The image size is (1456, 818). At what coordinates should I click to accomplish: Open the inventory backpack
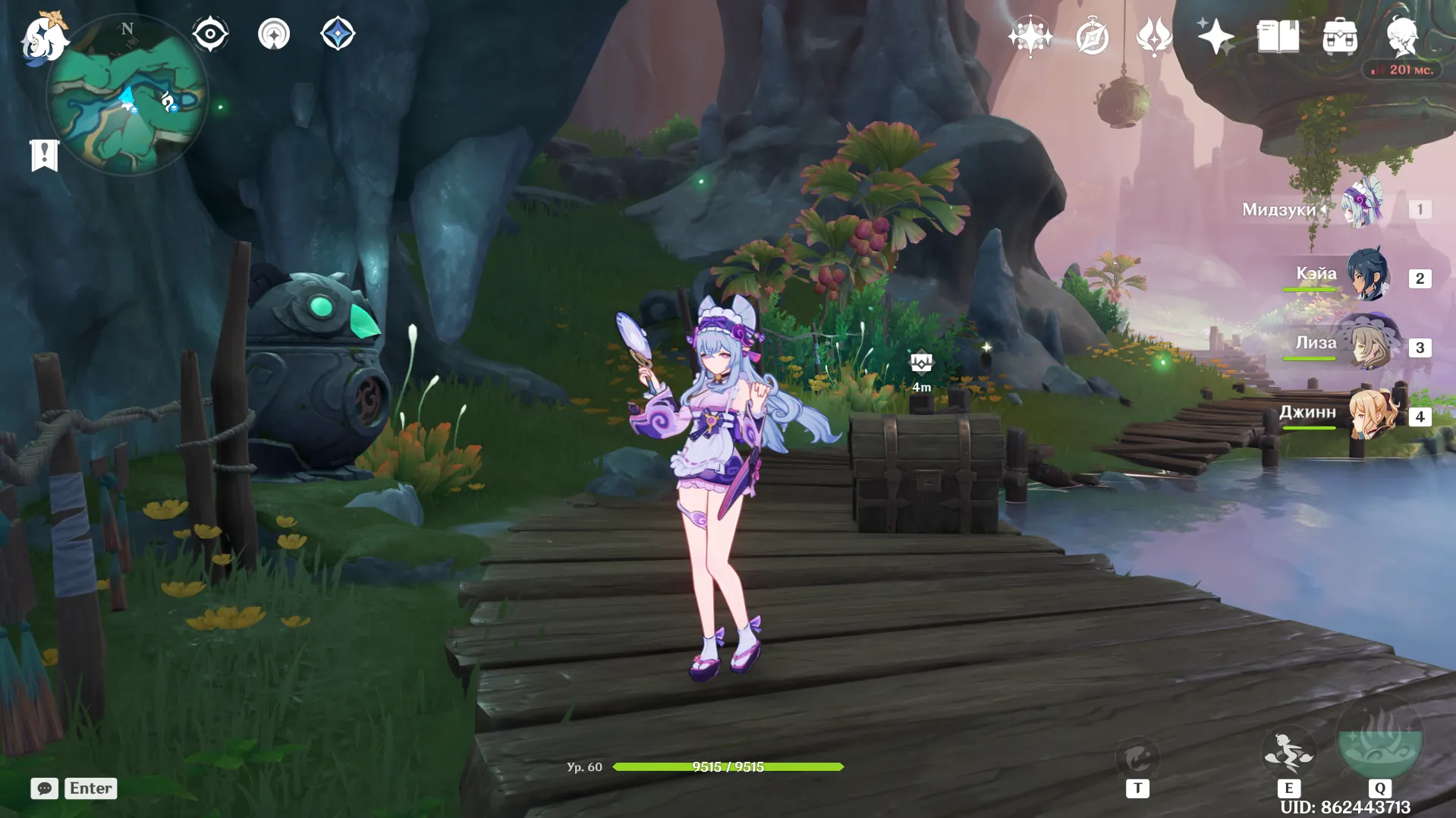(1340, 36)
